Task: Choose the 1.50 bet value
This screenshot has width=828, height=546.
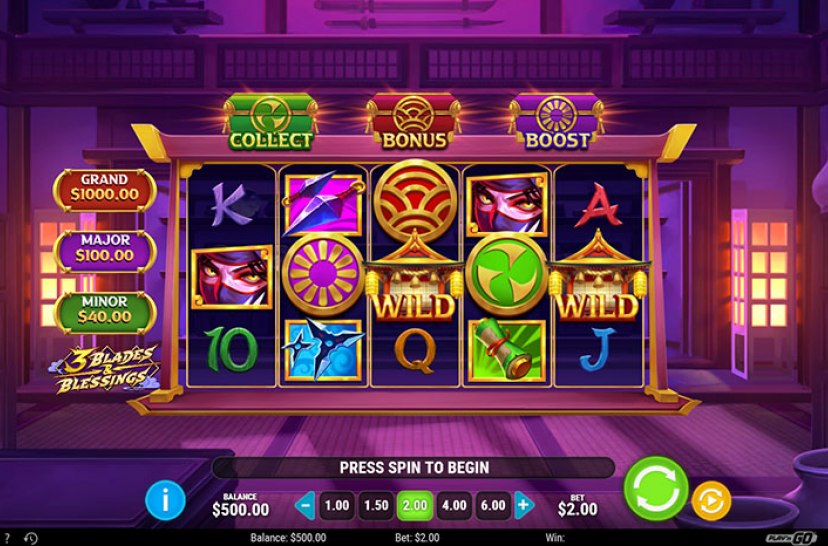Action: (x=376, y=505)
